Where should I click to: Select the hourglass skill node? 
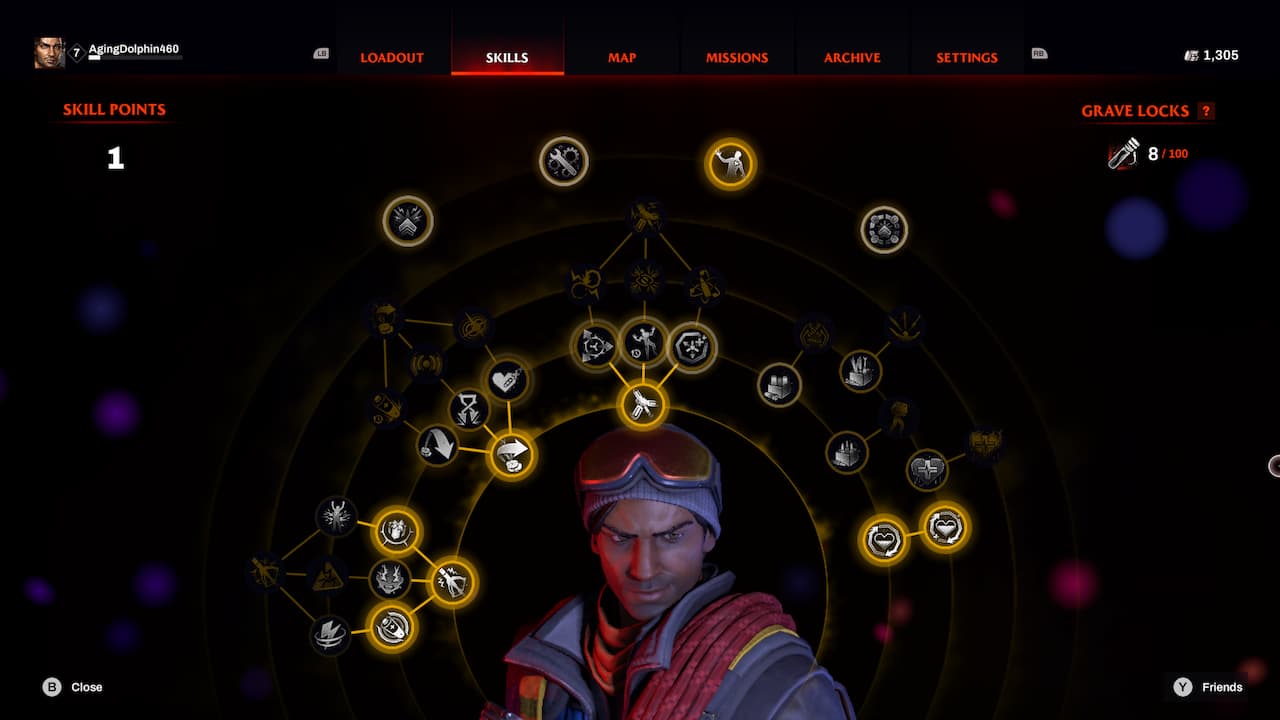pos(471,407)
